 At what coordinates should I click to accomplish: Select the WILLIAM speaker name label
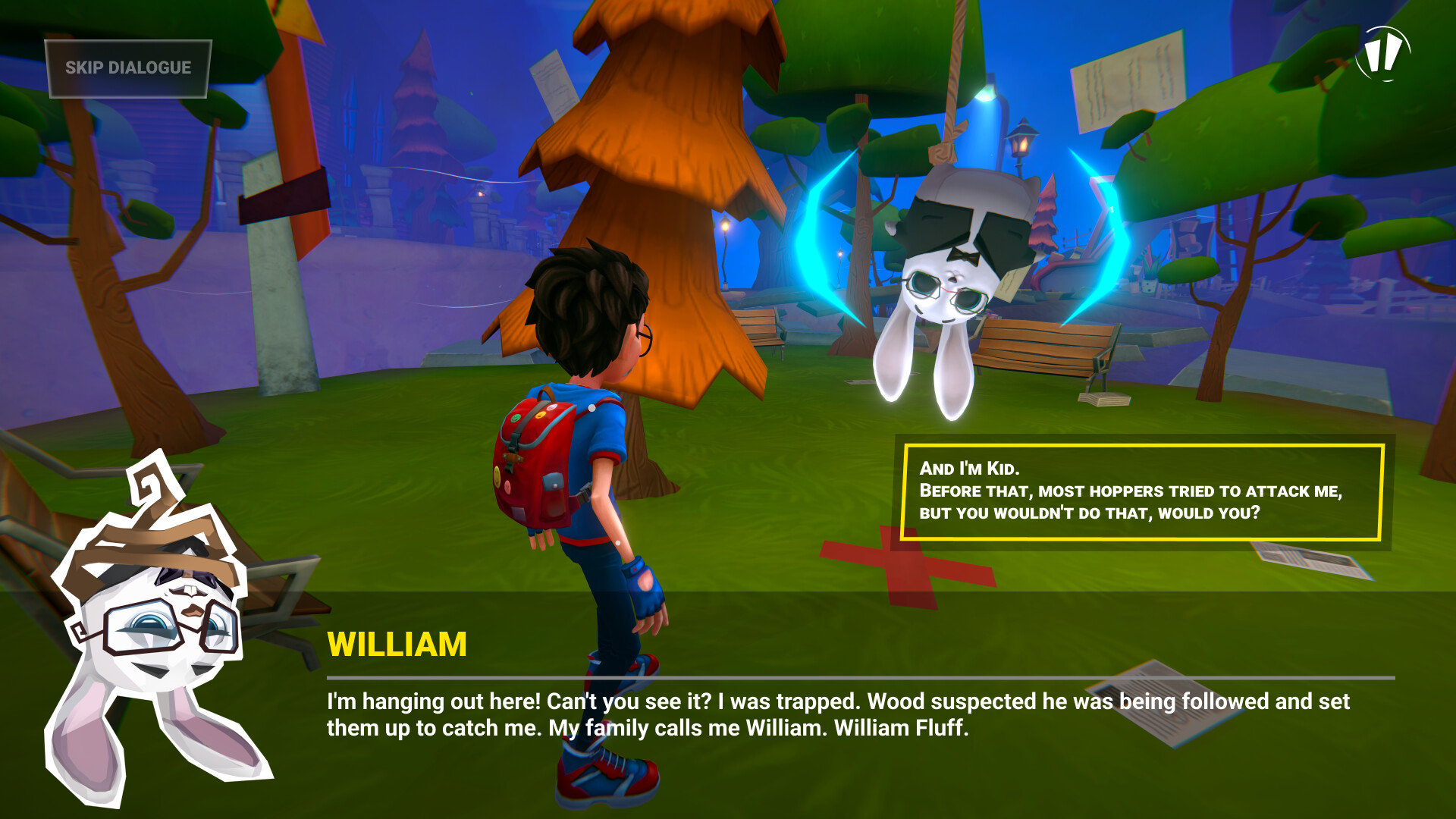click(397, 645)
